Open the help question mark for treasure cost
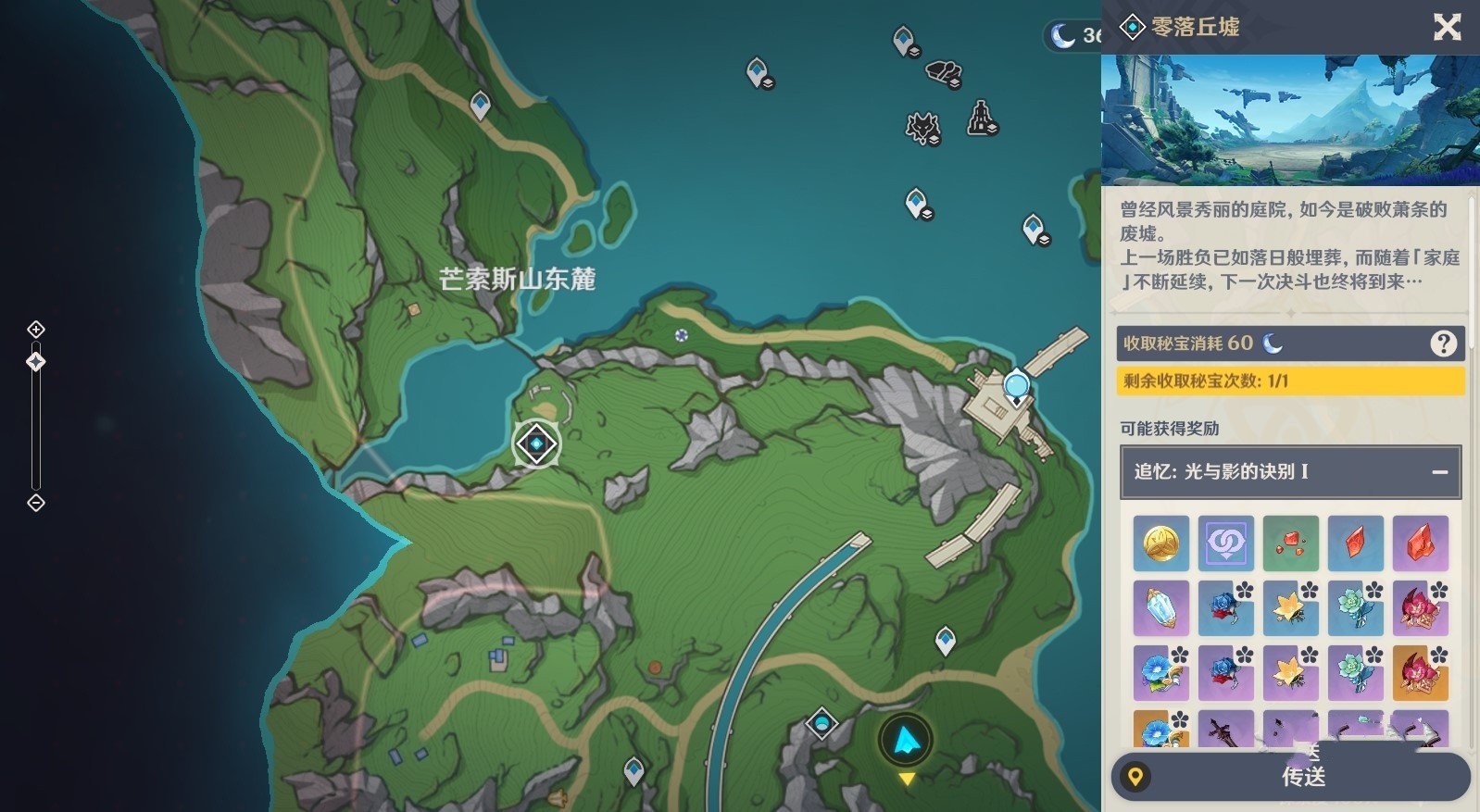Image resolution: width=1480 pixels, height=812 pixels. (1443, 344)
